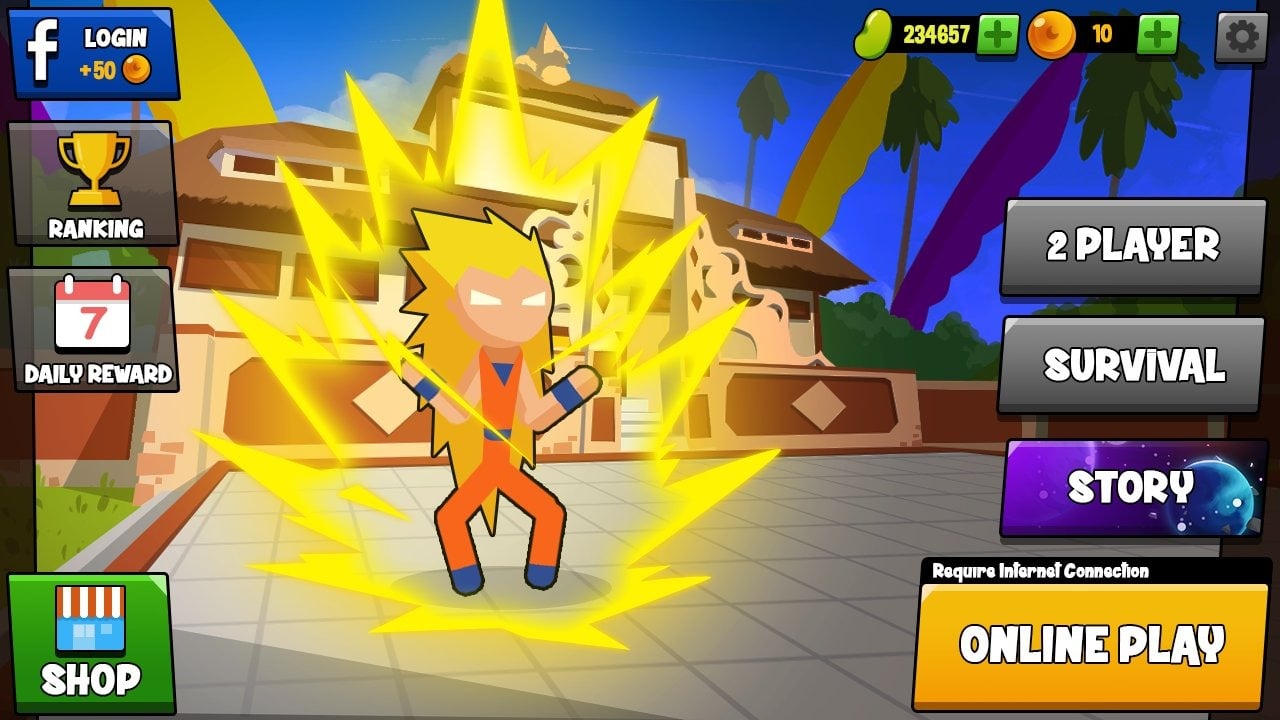Open the Ranking leaderboard
This screenshot has height=720, width=1280.
93,184
